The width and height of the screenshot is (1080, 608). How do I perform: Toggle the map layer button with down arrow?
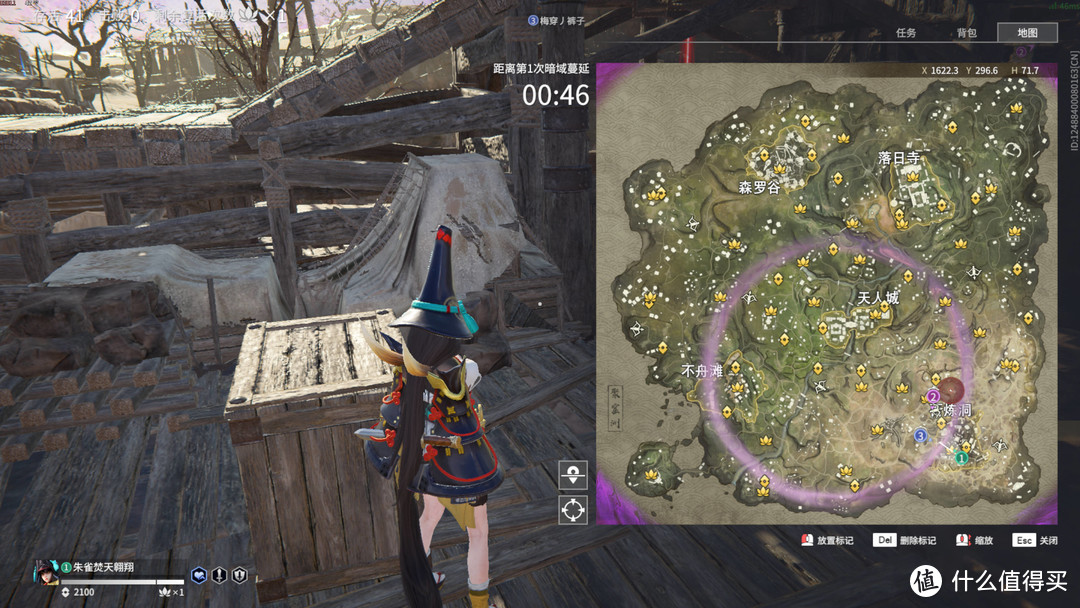(573, 475)
